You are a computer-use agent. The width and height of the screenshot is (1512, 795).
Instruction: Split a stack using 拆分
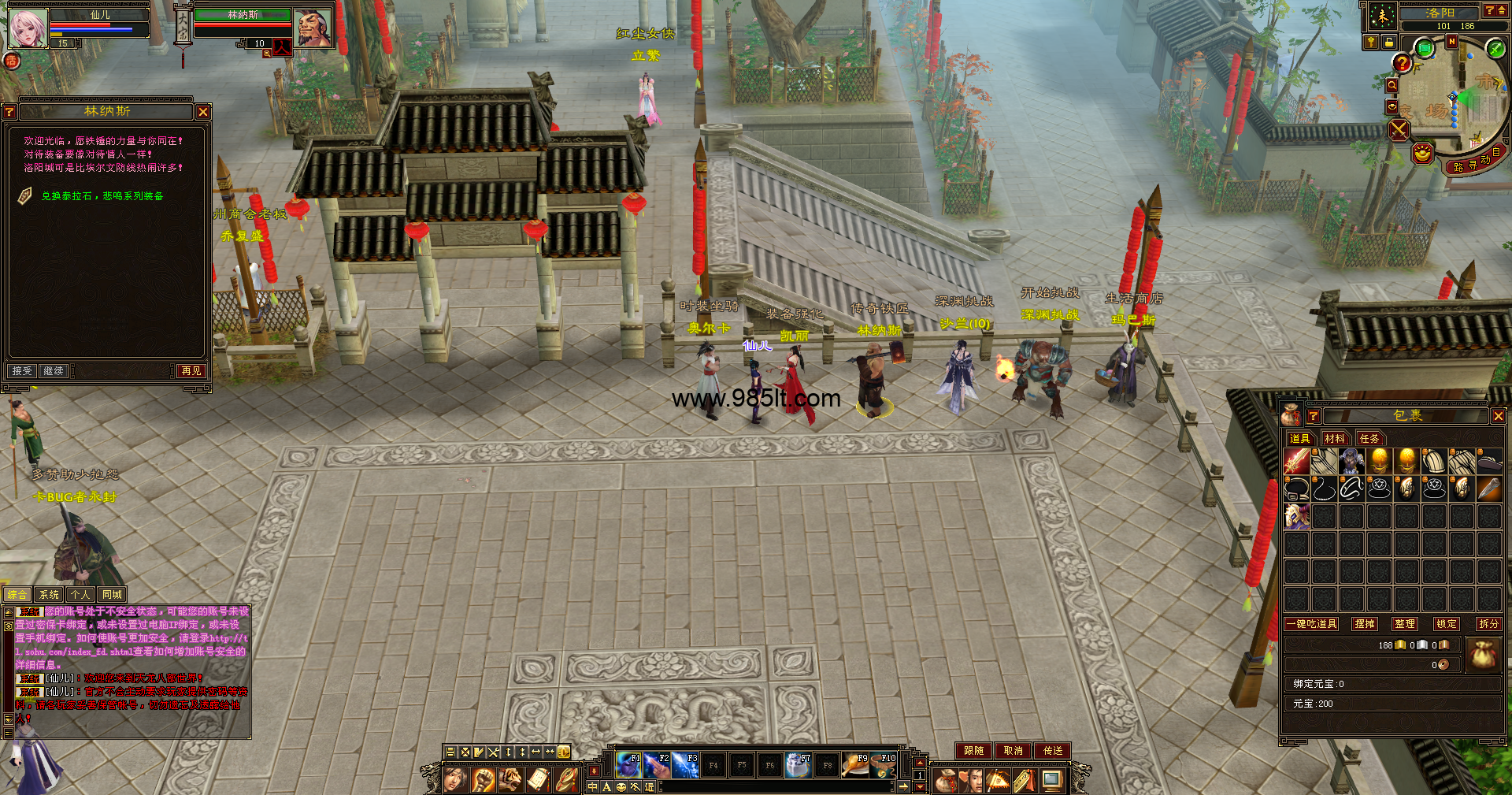[1488, 624]
